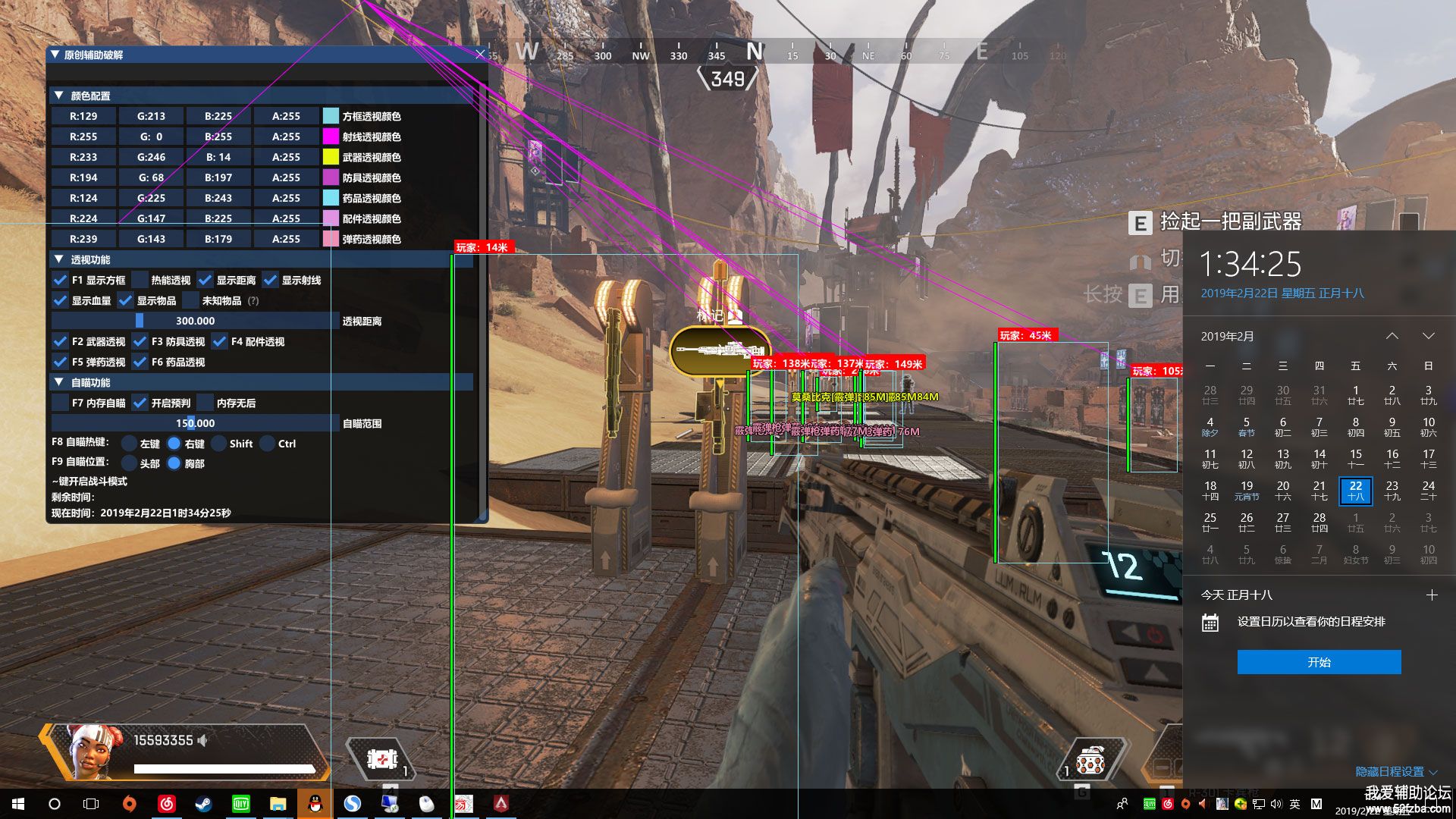Screen dimensions: 1456x819
Task: Click the 透视距离 slider bar
Action: click(195, 321)
